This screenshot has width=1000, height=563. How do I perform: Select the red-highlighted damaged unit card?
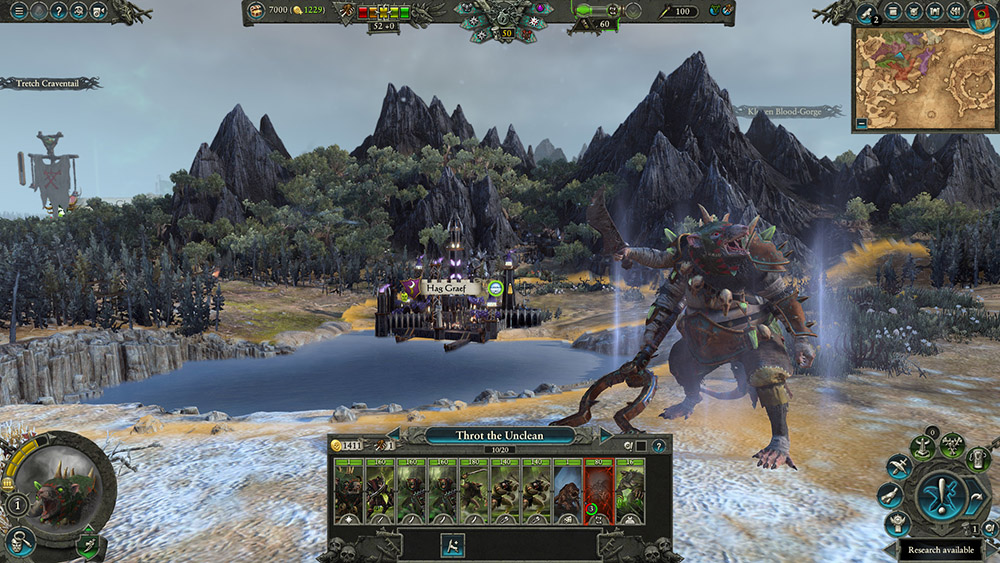click(x=598, y=491)
